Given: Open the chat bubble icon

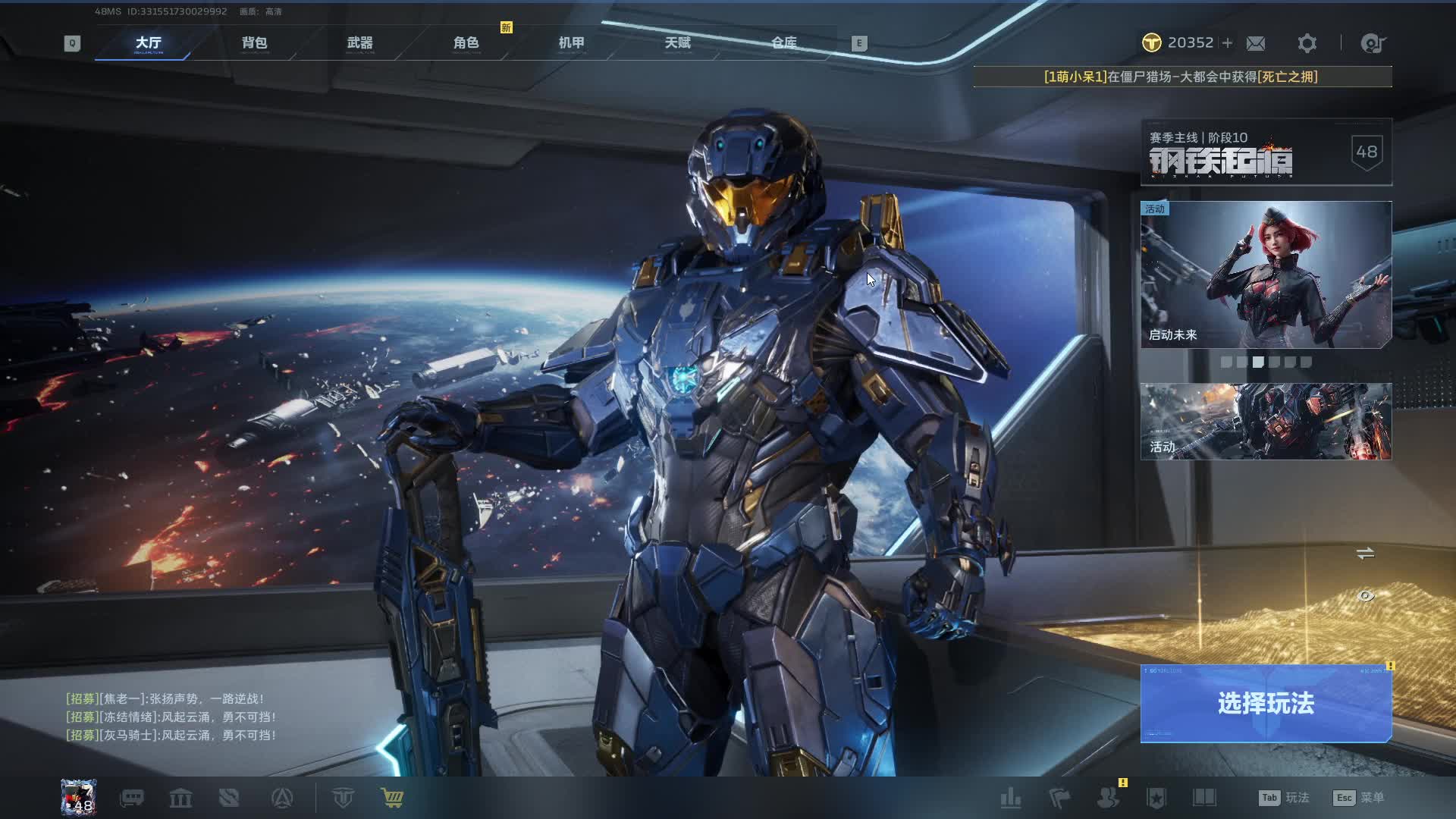Looking at the screenshot, I should [x=132, y=798].
